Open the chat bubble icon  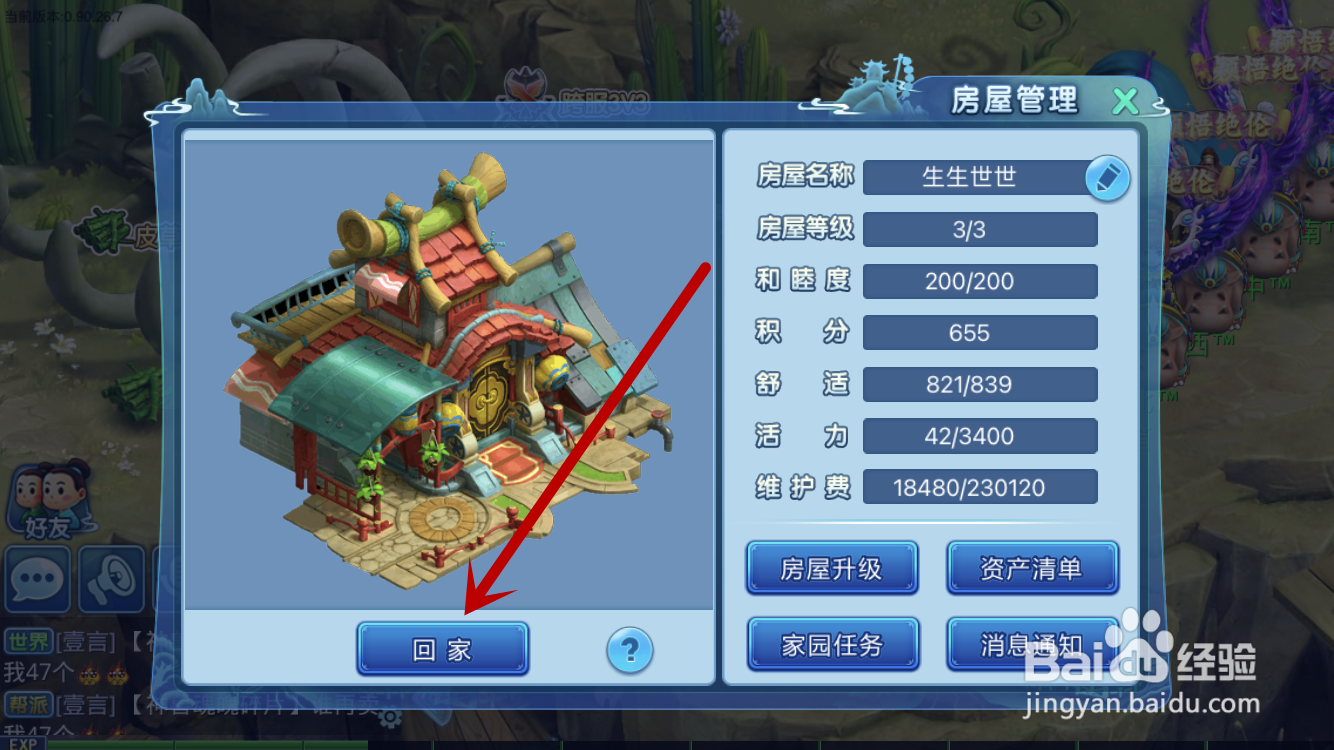coord(36,580)
